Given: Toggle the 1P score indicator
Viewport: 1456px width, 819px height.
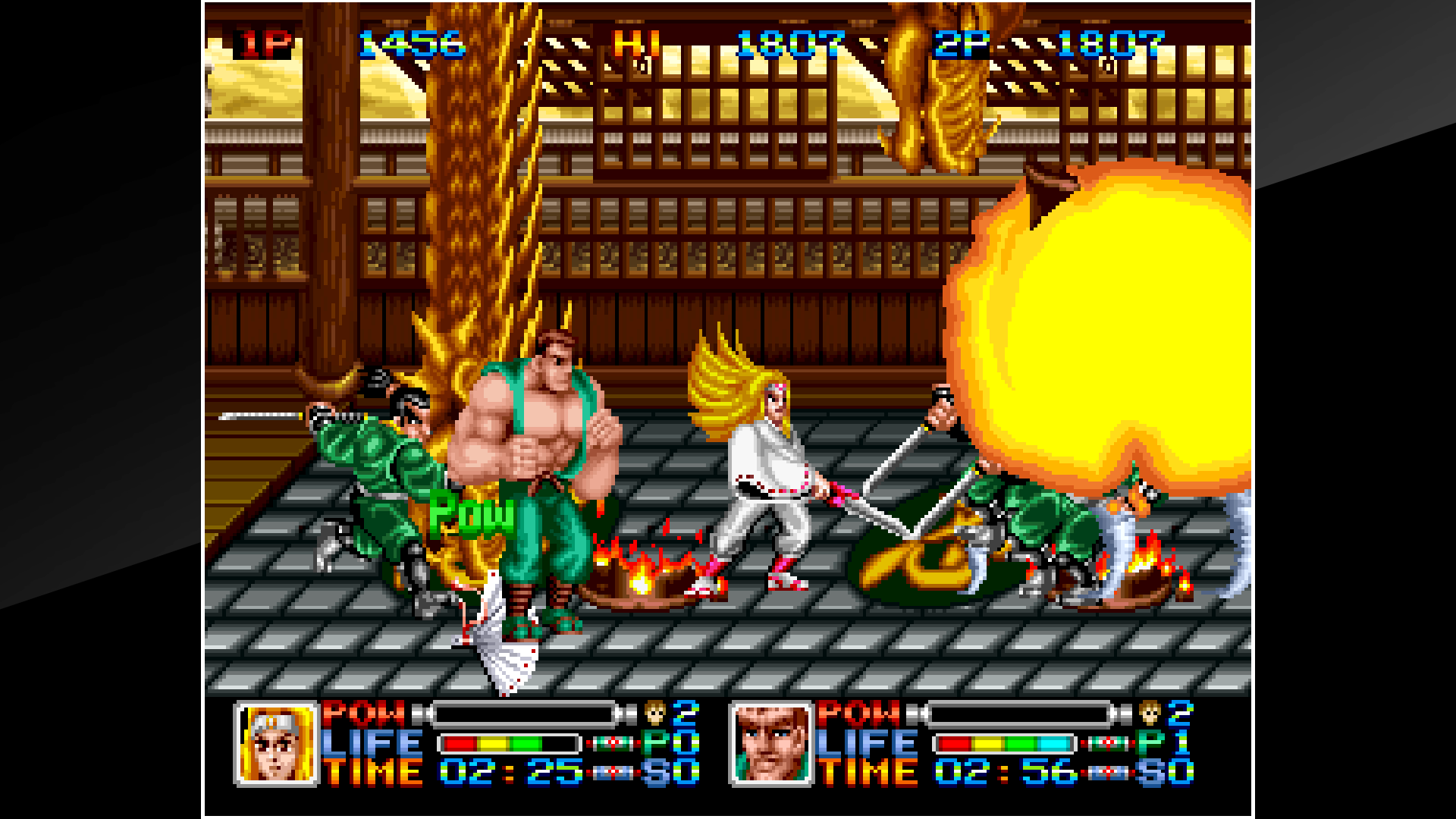Looking at the screenshot, I should click(261, 43).
